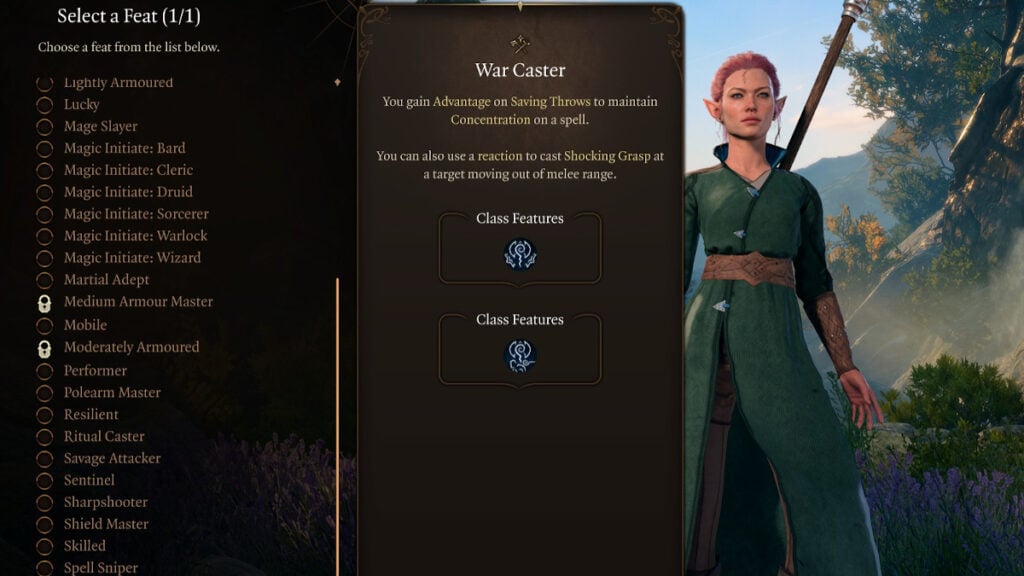Viewport: 1024px width, 576px height.
Task: Click the first Class Features icon
Action: (520, 254)
